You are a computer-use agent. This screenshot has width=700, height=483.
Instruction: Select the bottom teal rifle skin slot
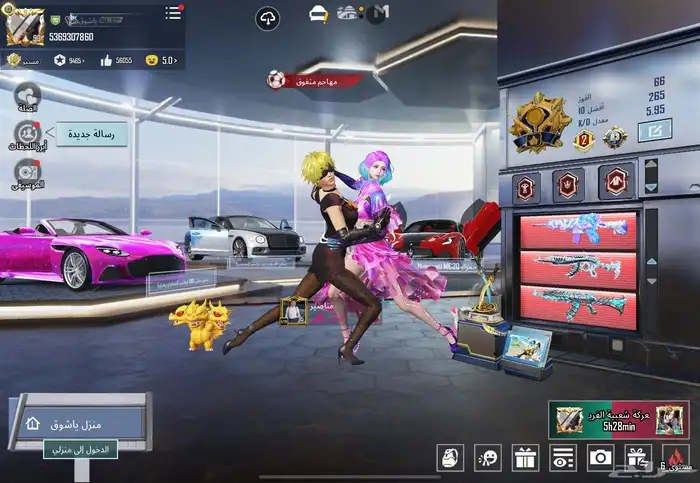[x=578, y=307]
